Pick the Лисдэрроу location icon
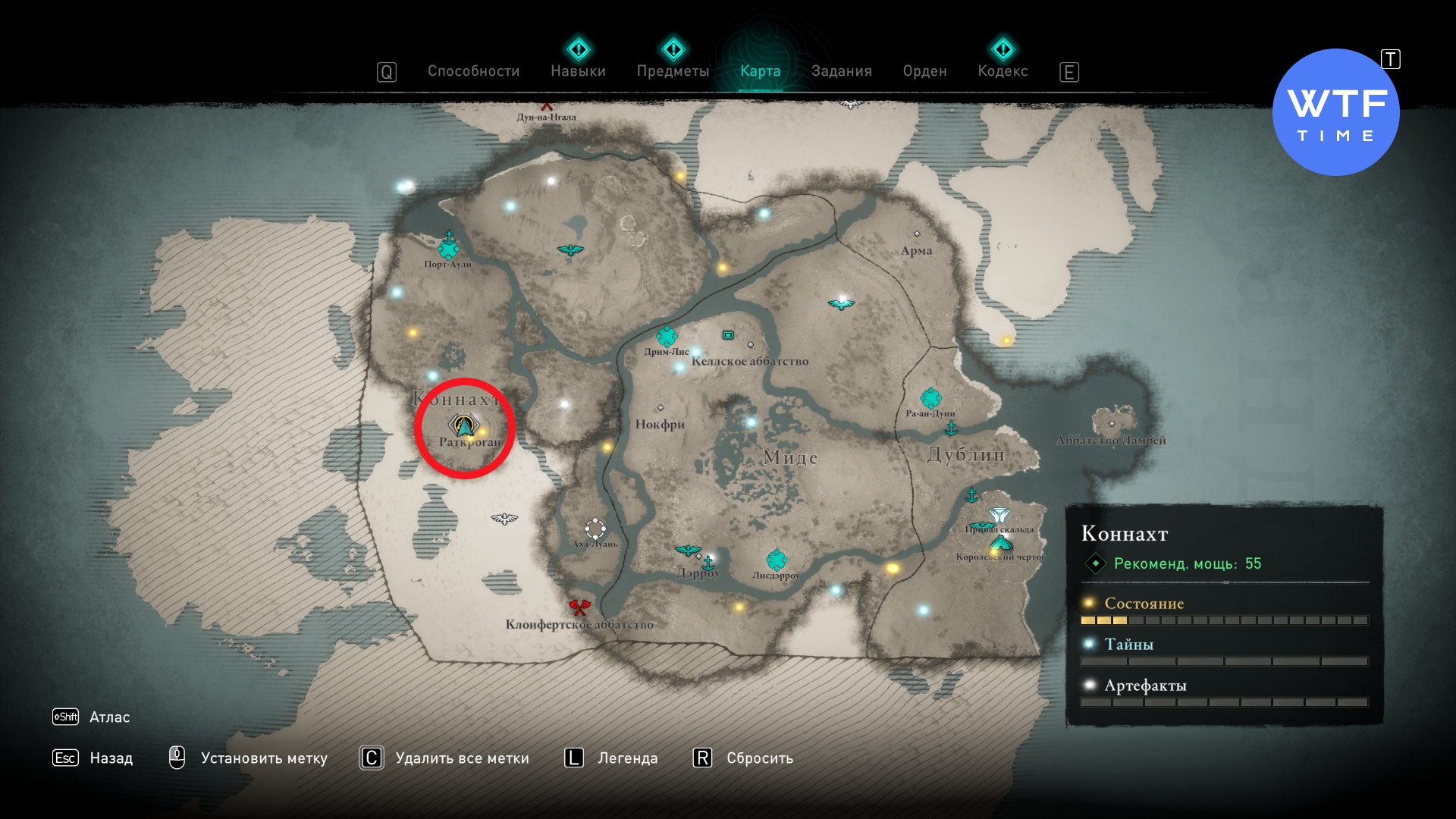This screenshot has height=819, width=1456. 776,560
